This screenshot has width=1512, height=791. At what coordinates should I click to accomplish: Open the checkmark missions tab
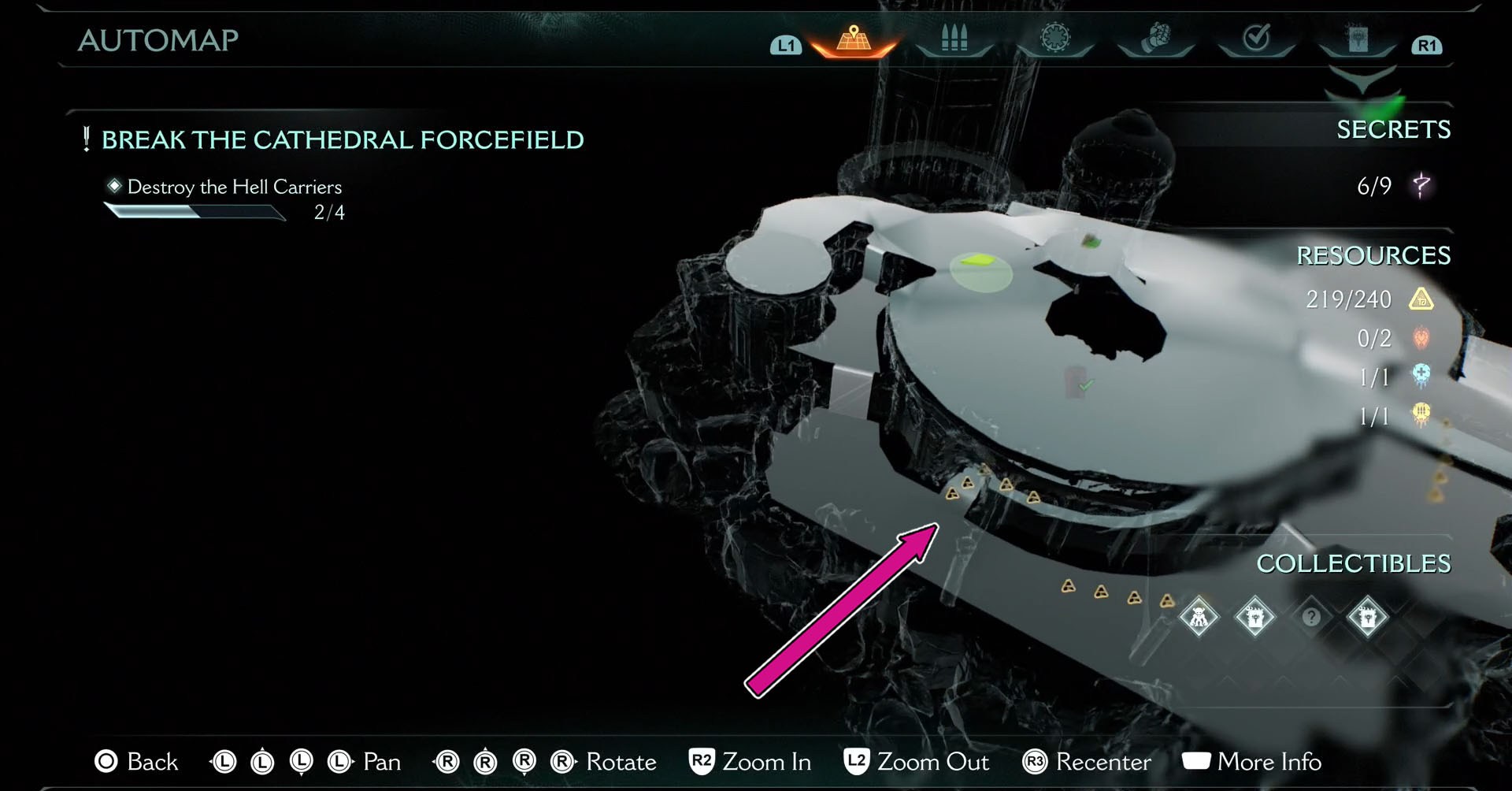(x=1256, y=38)
